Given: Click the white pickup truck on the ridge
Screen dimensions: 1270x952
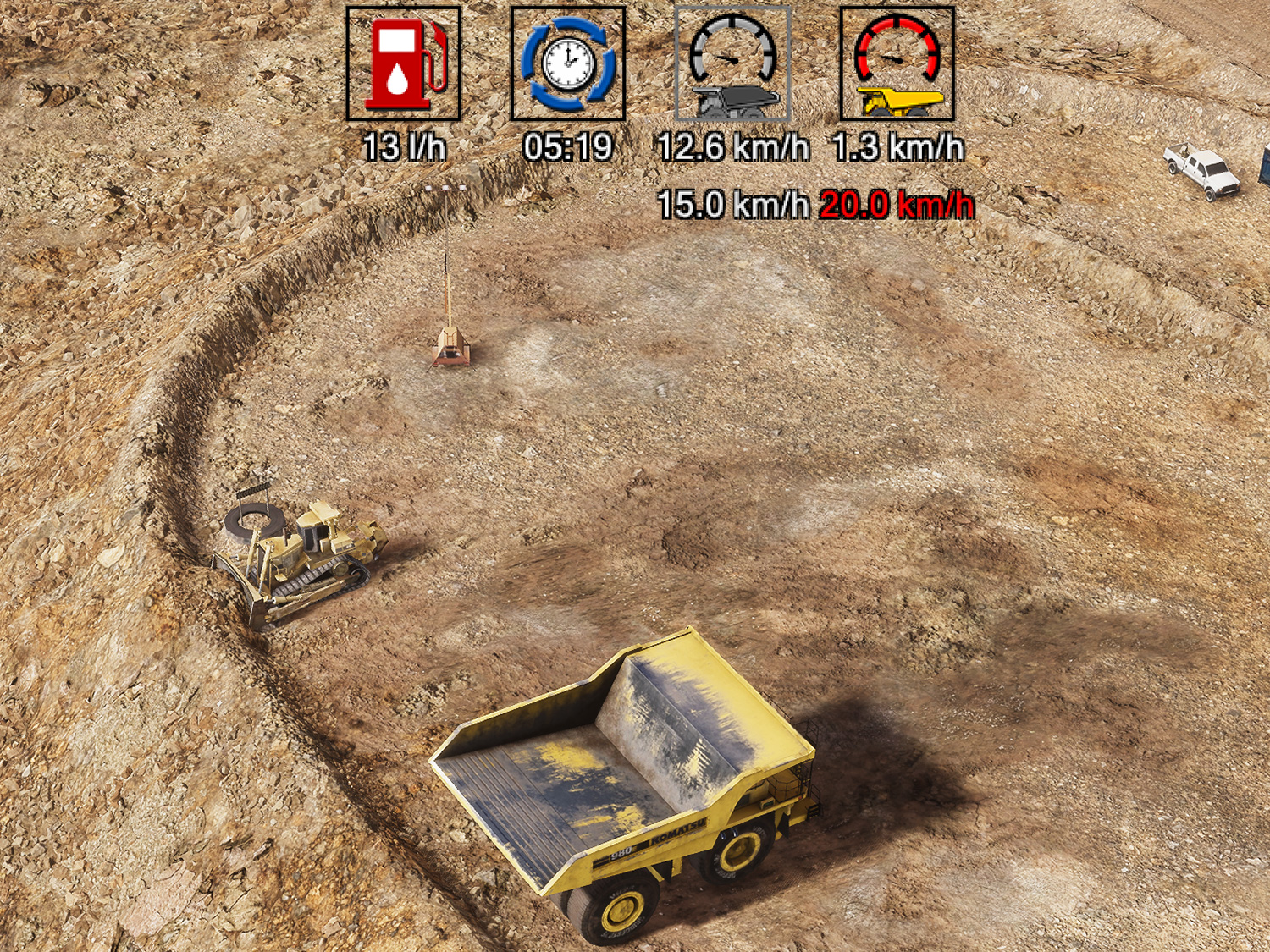Looking at the screenshot, I should (1198, 169).
